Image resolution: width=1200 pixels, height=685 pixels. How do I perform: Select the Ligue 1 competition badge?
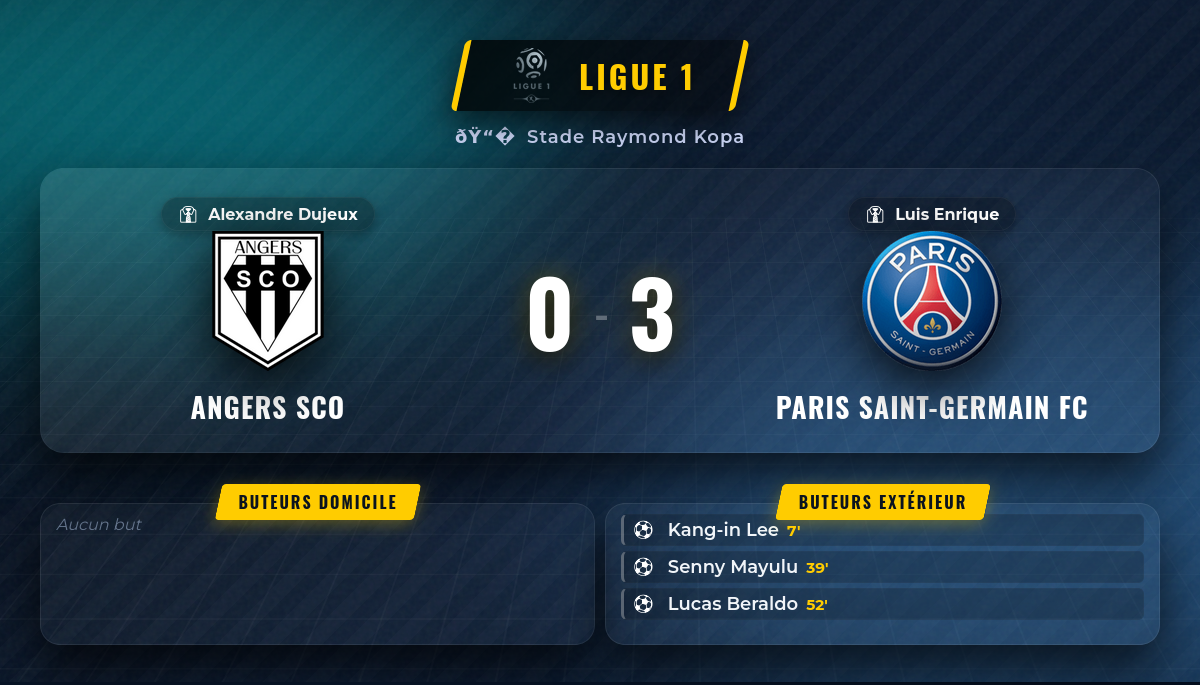point(601,76)
